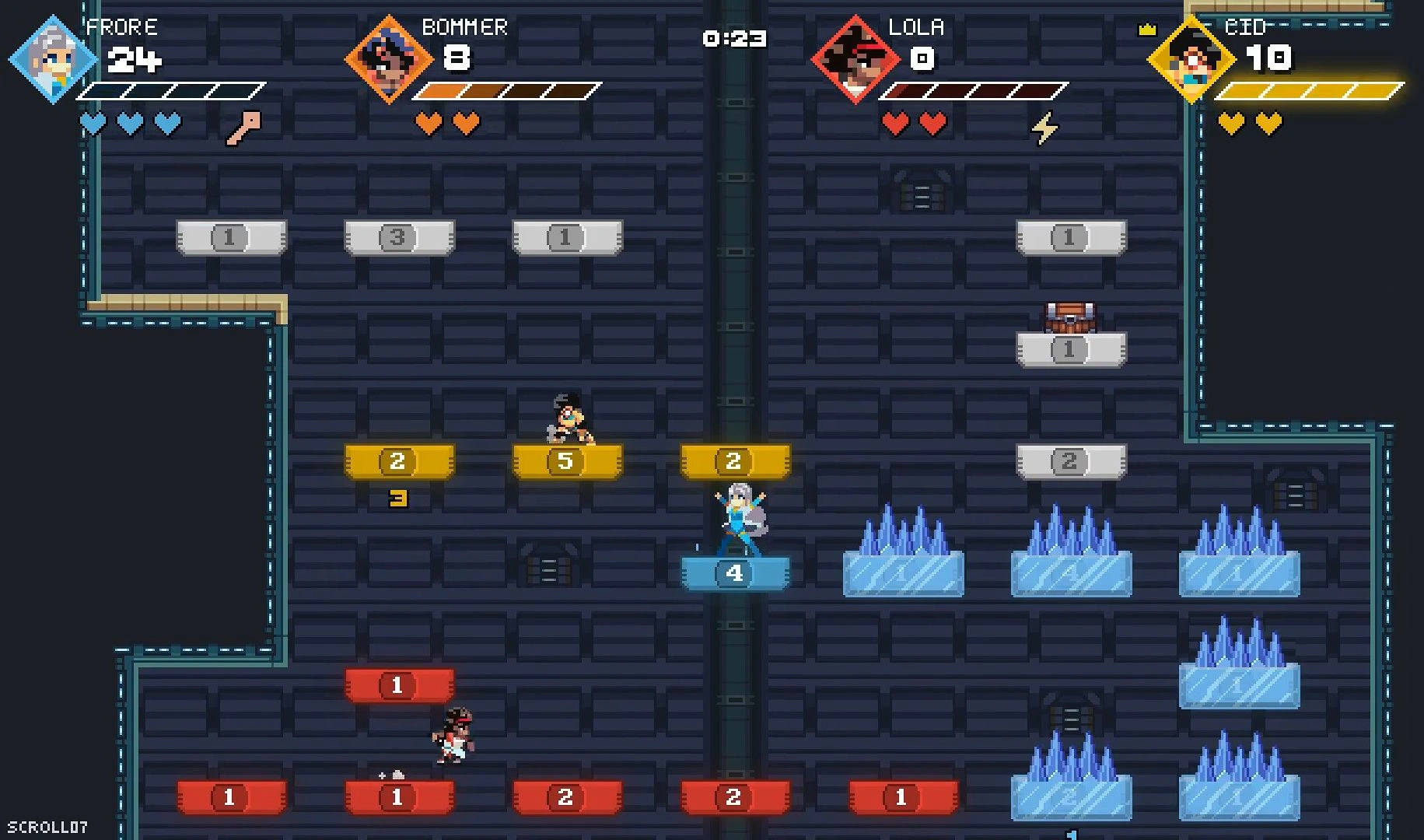Activate Lola's lightning bolt power-up icon
This screenshot has height=840, width=1424.
click(1044, 128)
